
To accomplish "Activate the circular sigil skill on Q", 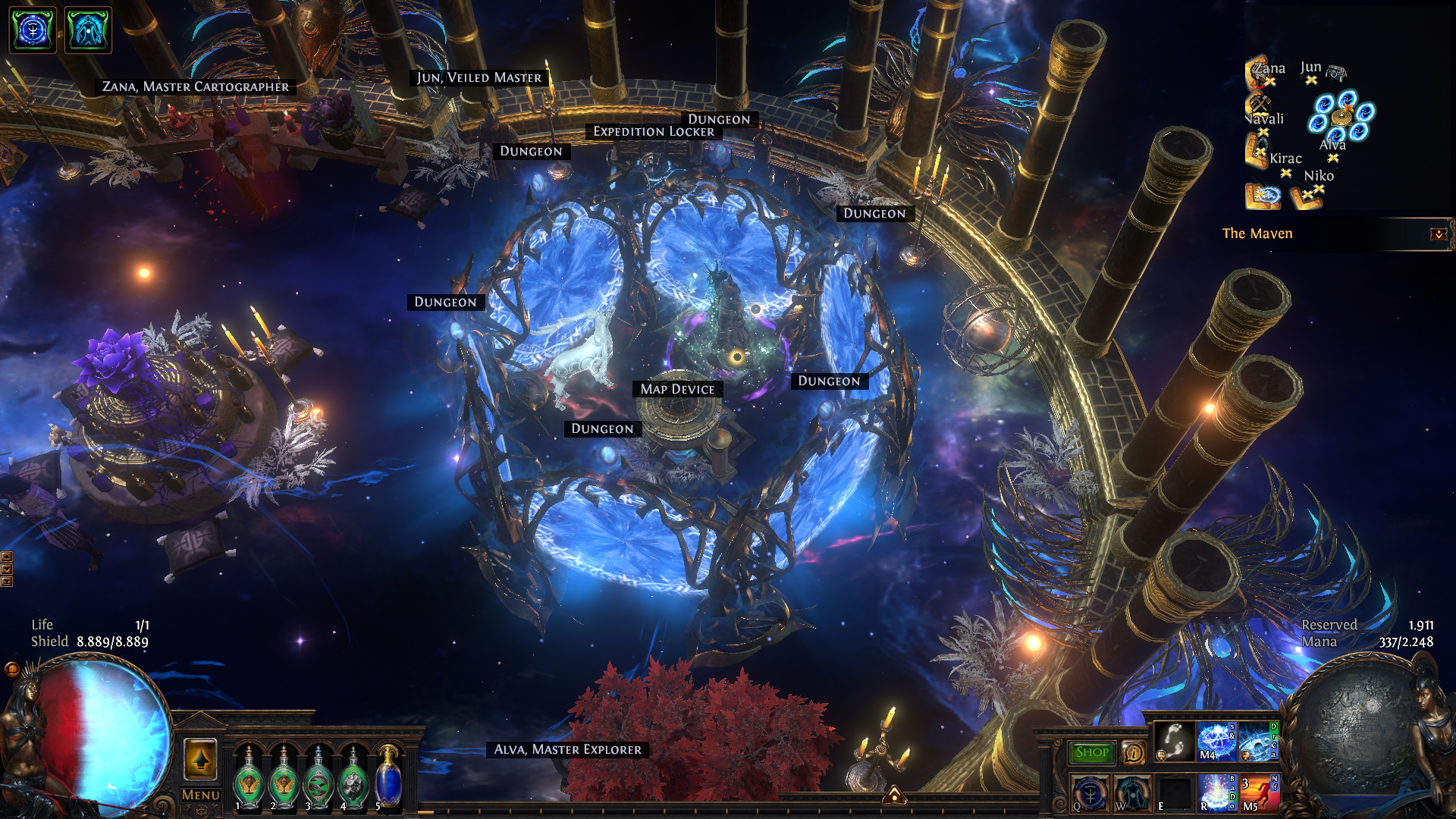I will 1090,793.
